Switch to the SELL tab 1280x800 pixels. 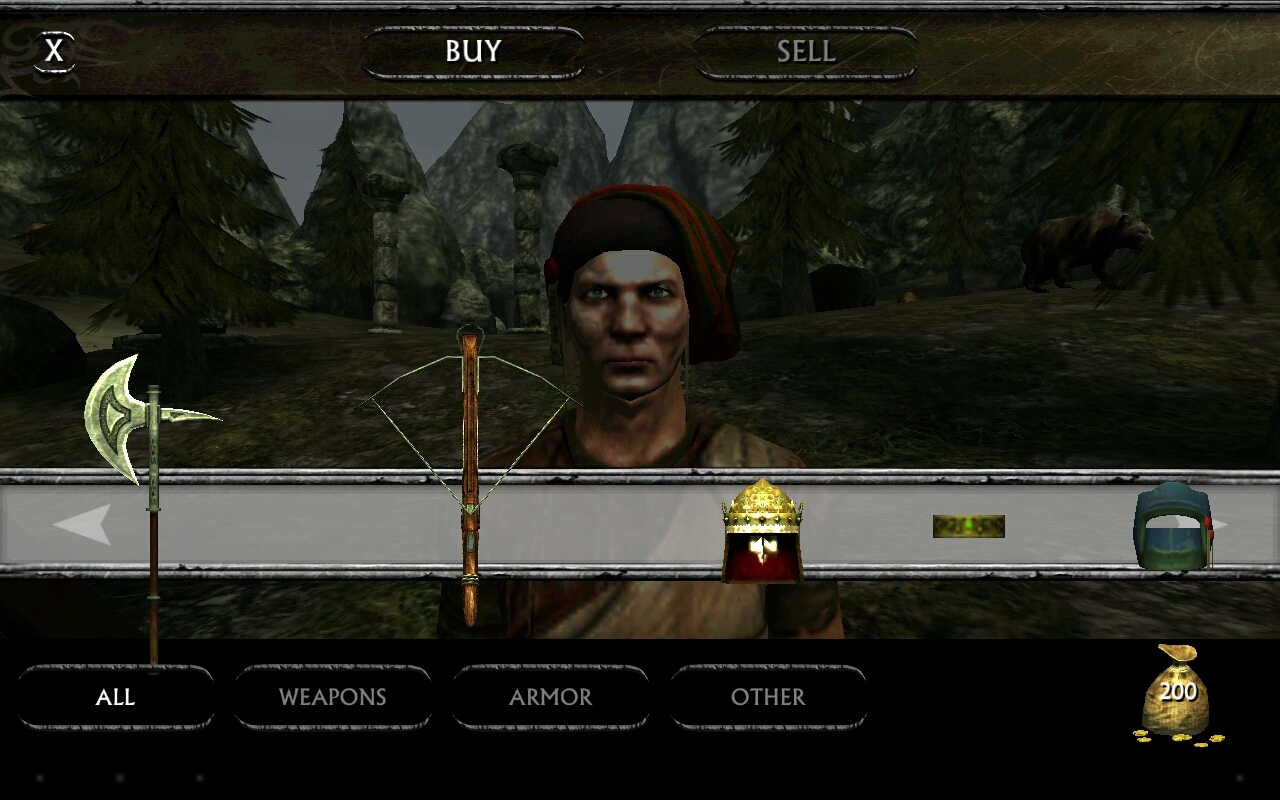point(804,51)
